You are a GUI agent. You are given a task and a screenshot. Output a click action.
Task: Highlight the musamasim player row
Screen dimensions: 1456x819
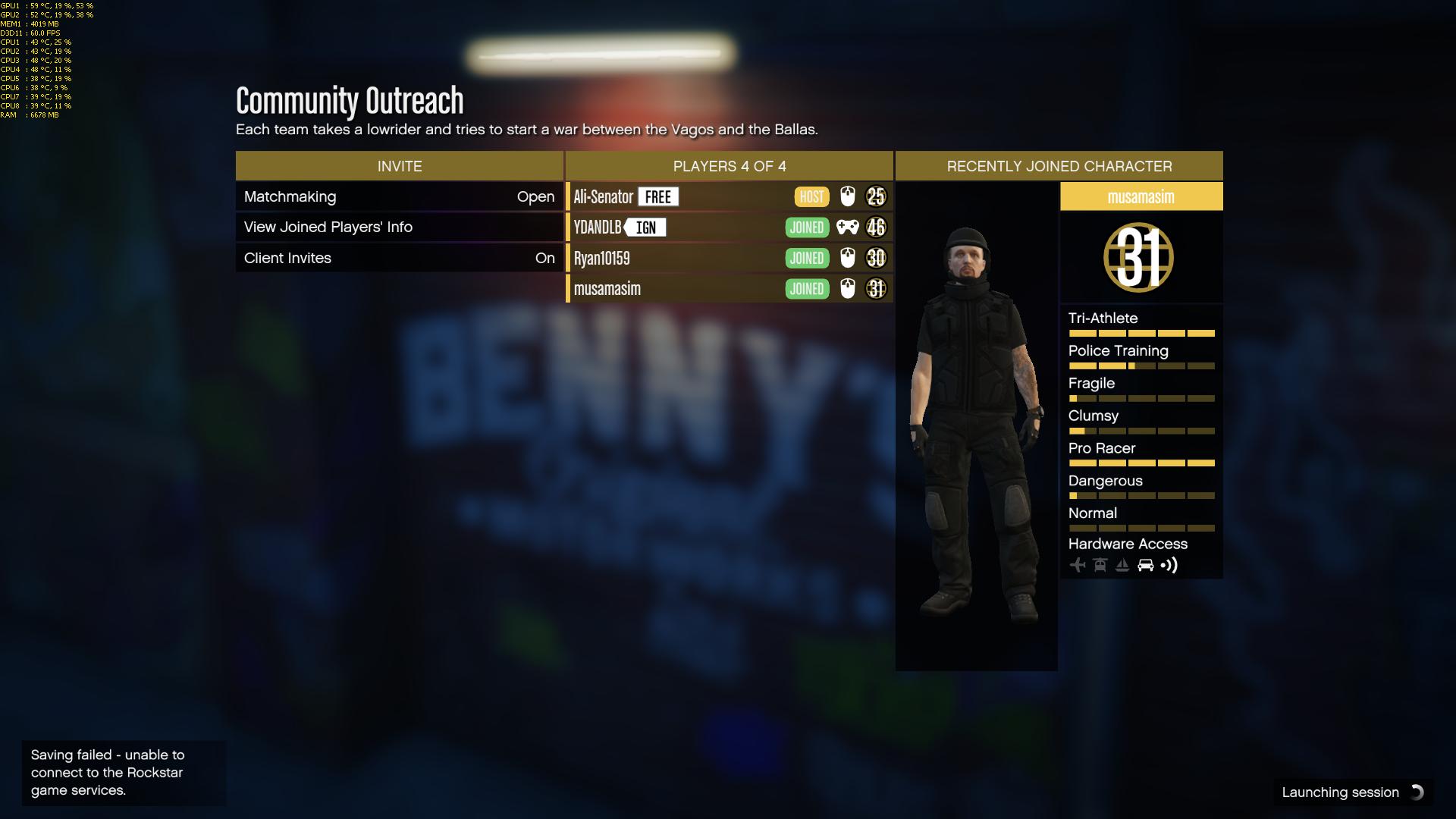tap(729, 288)
